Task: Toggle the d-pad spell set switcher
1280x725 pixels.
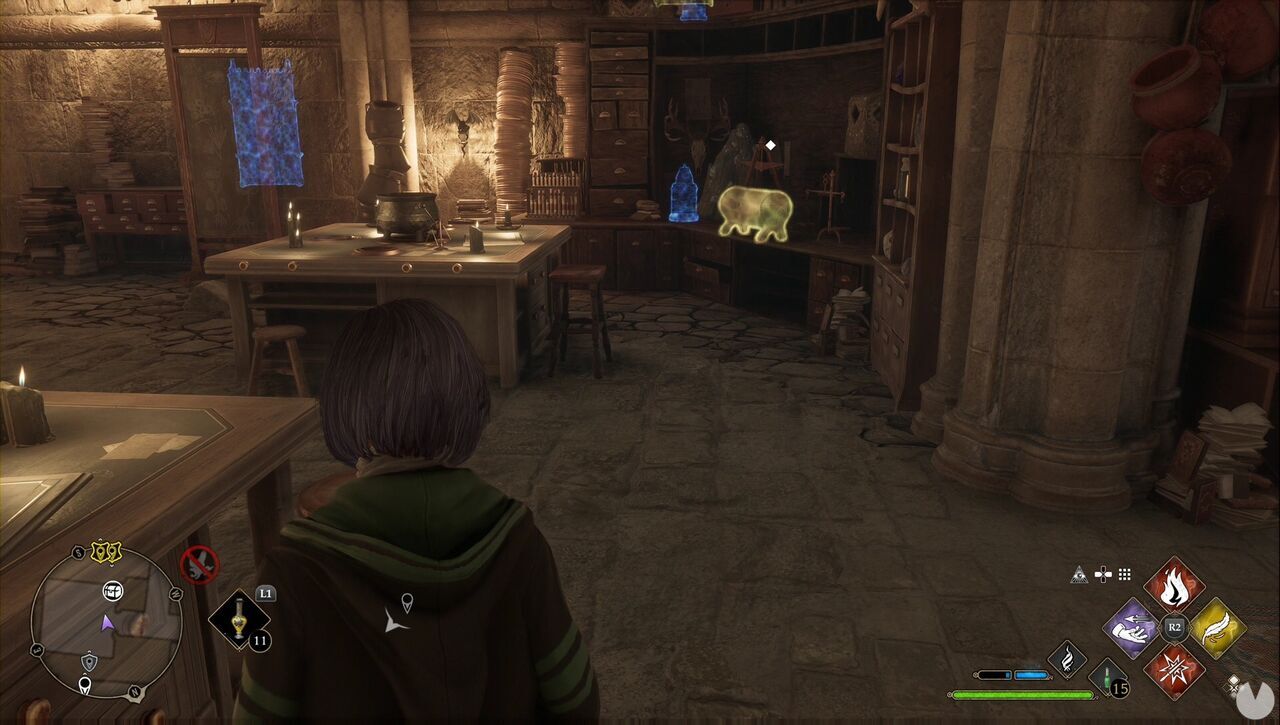Action: pos(1103,574)
